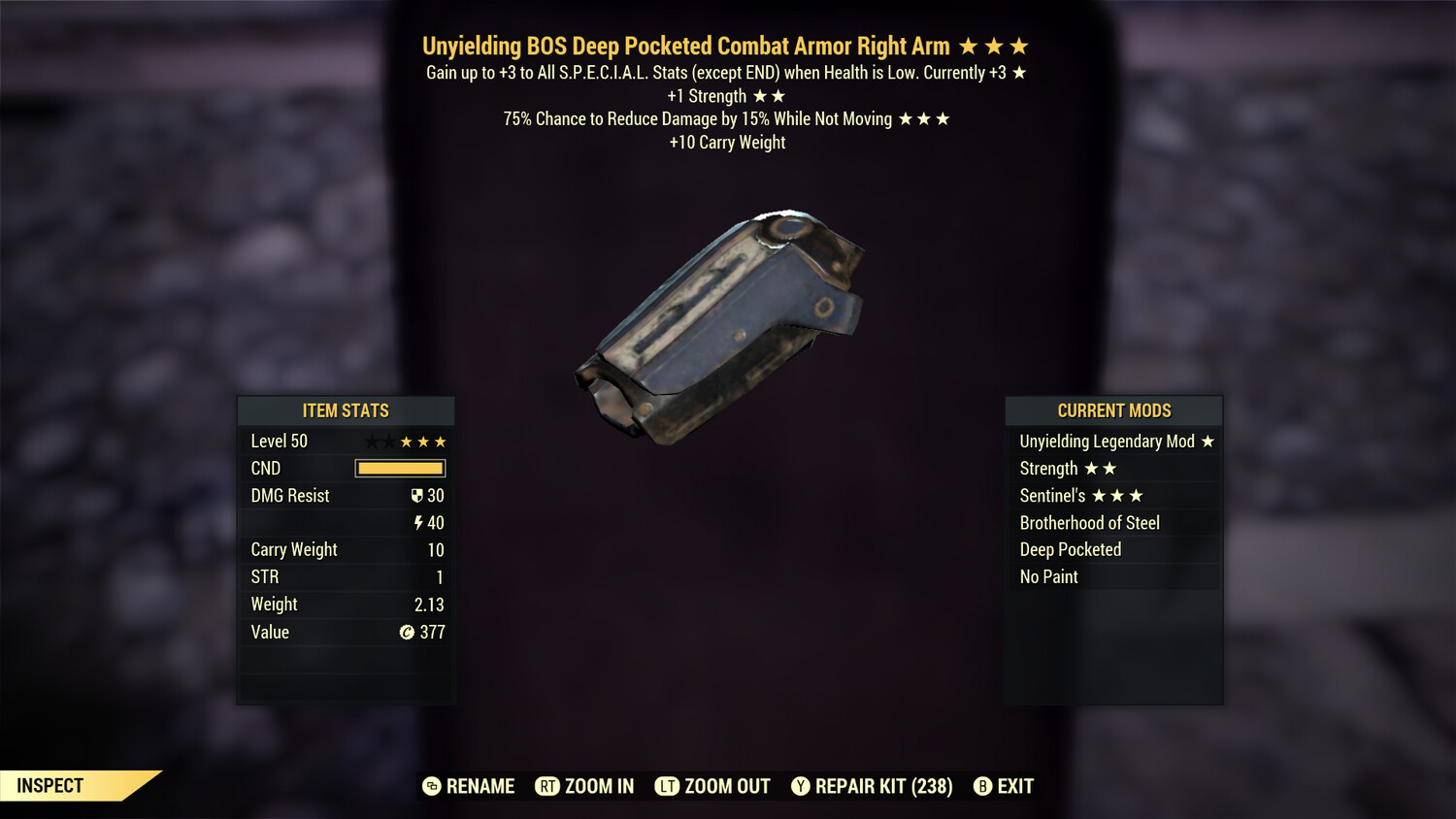Toggle the star beside Unyielding Legendary Mod
Viewport: 1456px width, 819px height.
point(1208,441)
